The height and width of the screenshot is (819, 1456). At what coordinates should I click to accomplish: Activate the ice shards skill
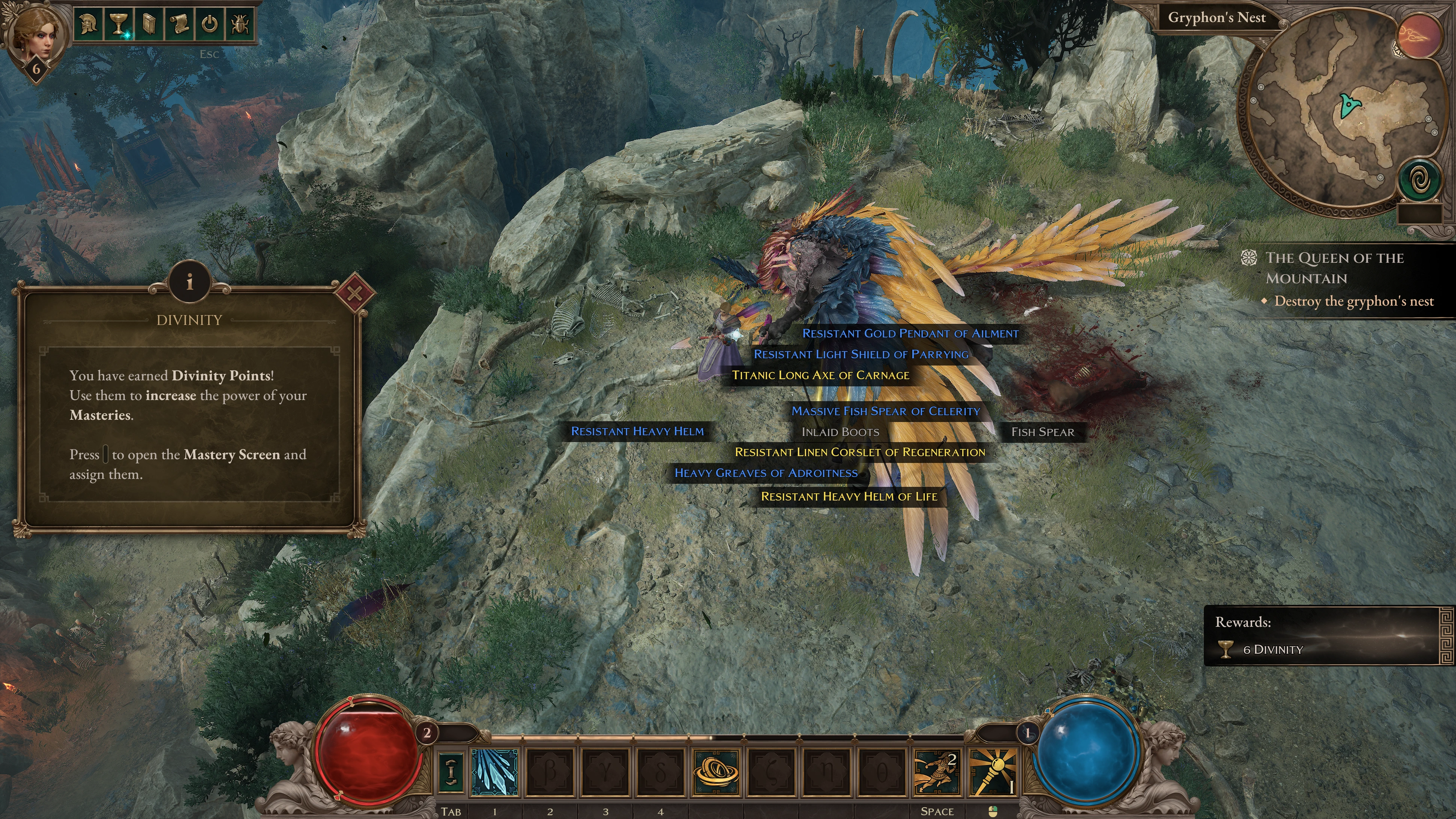click(x=494, y=772)
